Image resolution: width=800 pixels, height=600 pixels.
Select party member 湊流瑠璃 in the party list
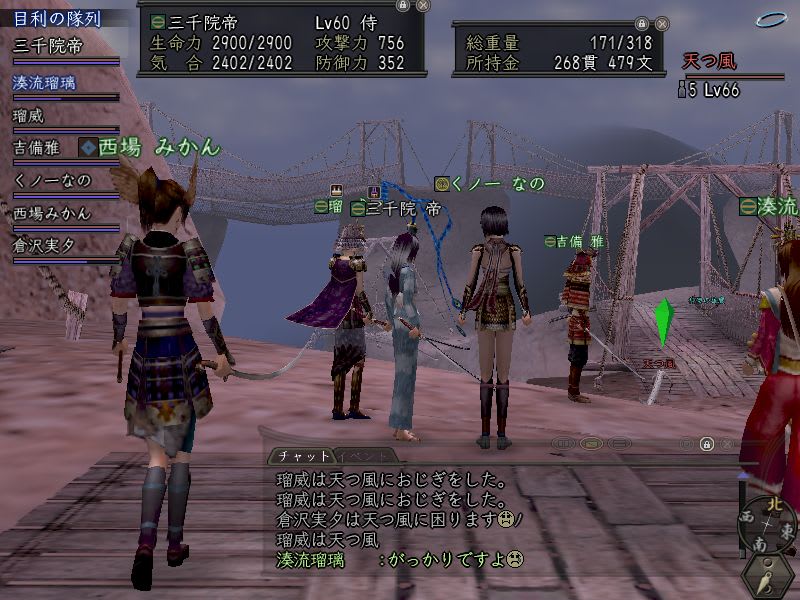[x=46, y=82]
